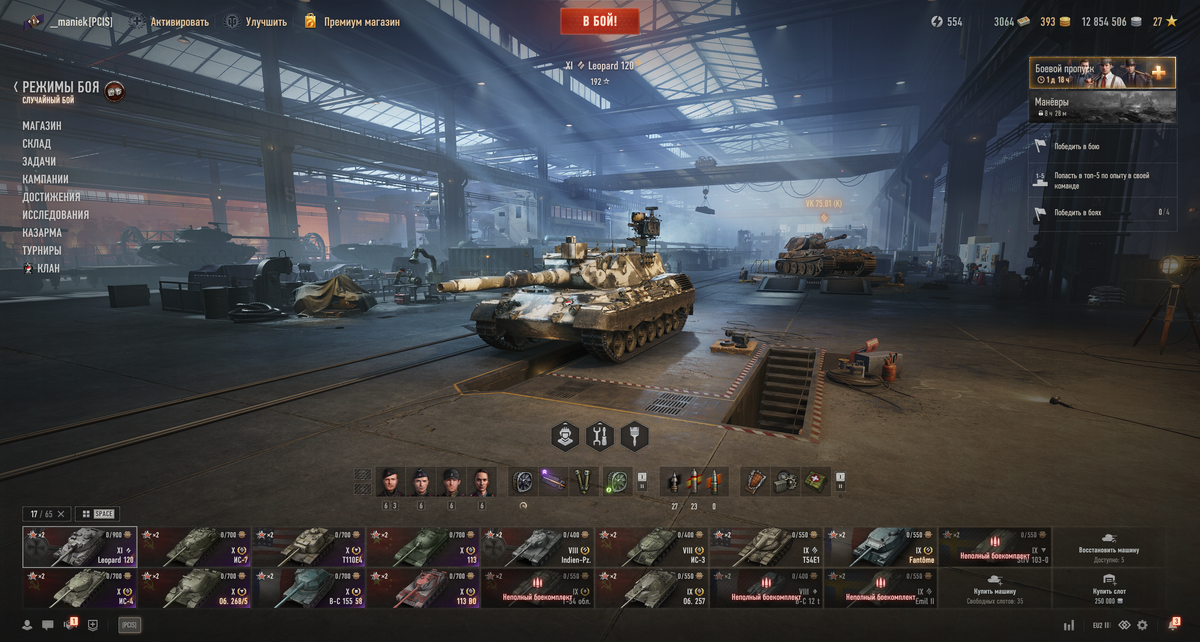Open the Клан menu entry
This screenshot has width=1200, height=642.
(x=48, y=268)
